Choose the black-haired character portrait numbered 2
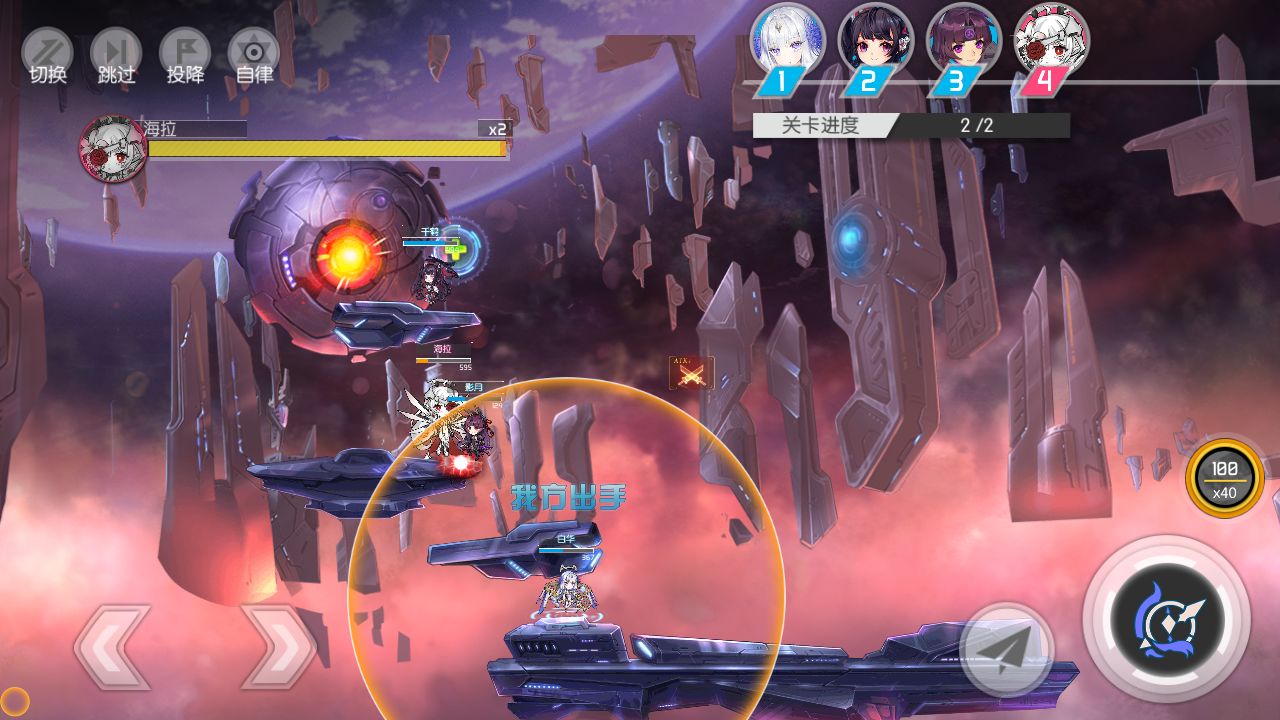Screen dimensions: 1280x720 875,42
